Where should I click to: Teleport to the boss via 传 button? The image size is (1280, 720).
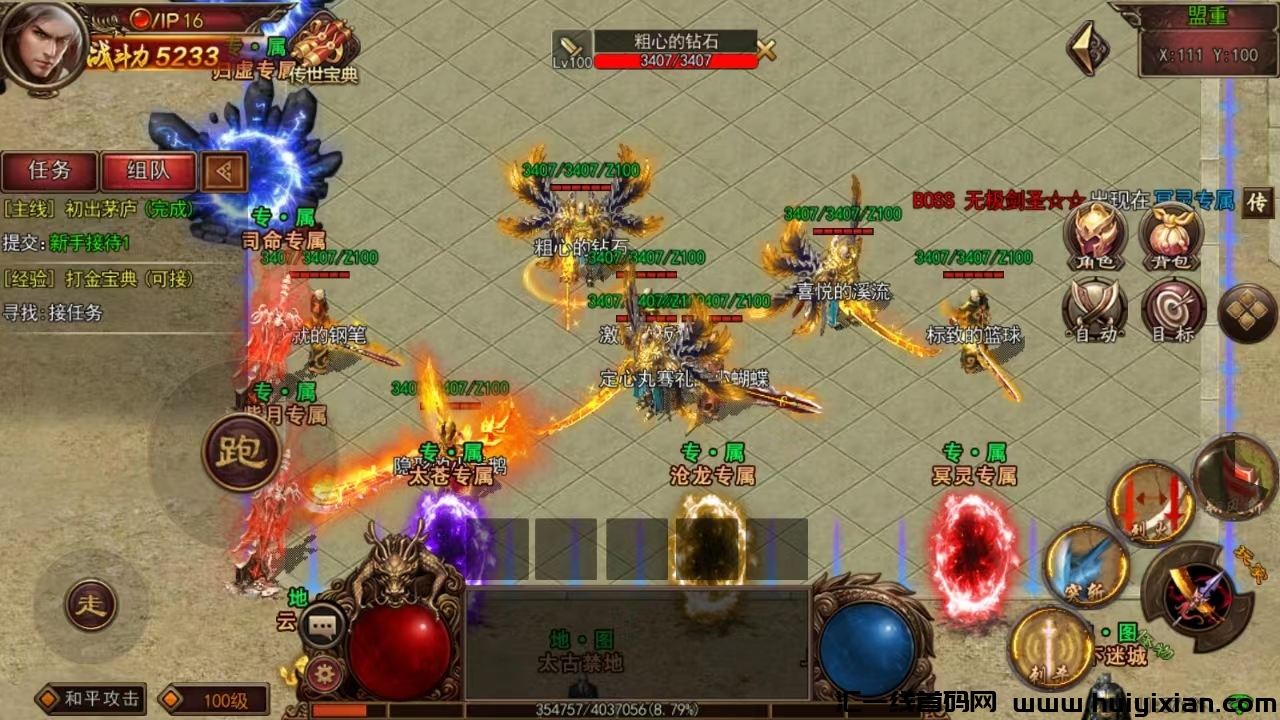pos(1257,202)
